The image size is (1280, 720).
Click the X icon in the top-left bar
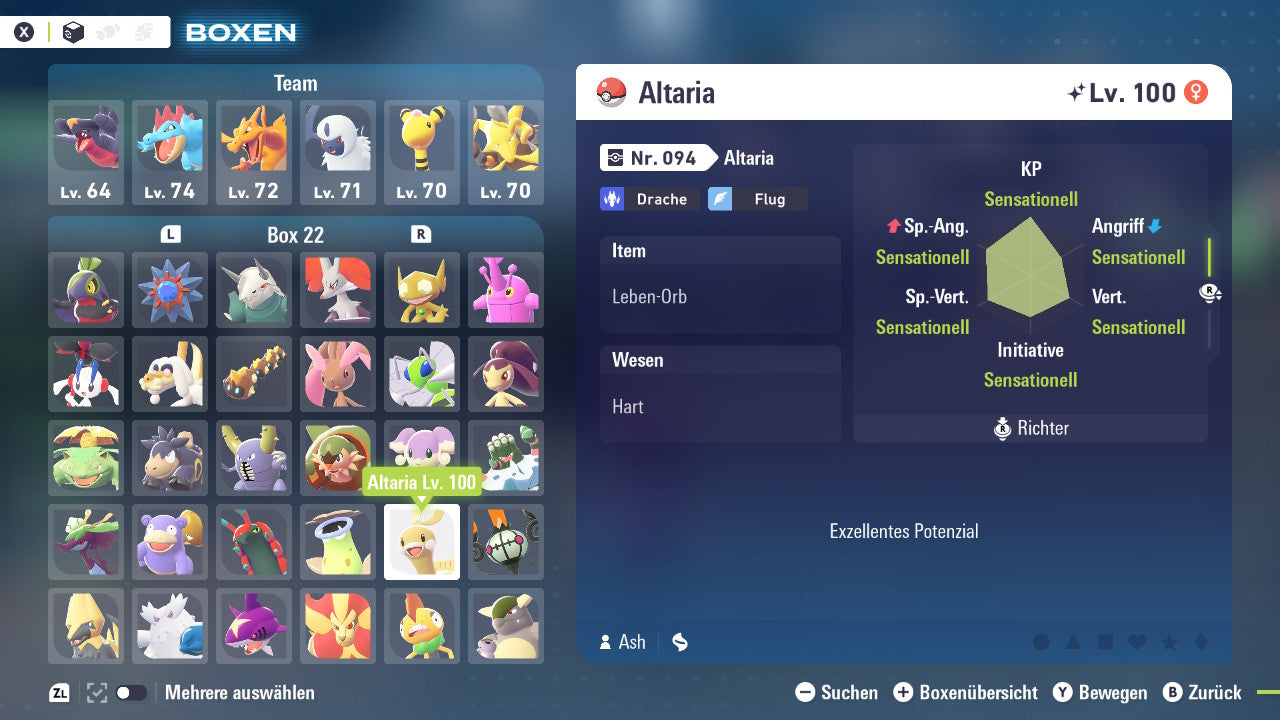(x=25, y=31)
